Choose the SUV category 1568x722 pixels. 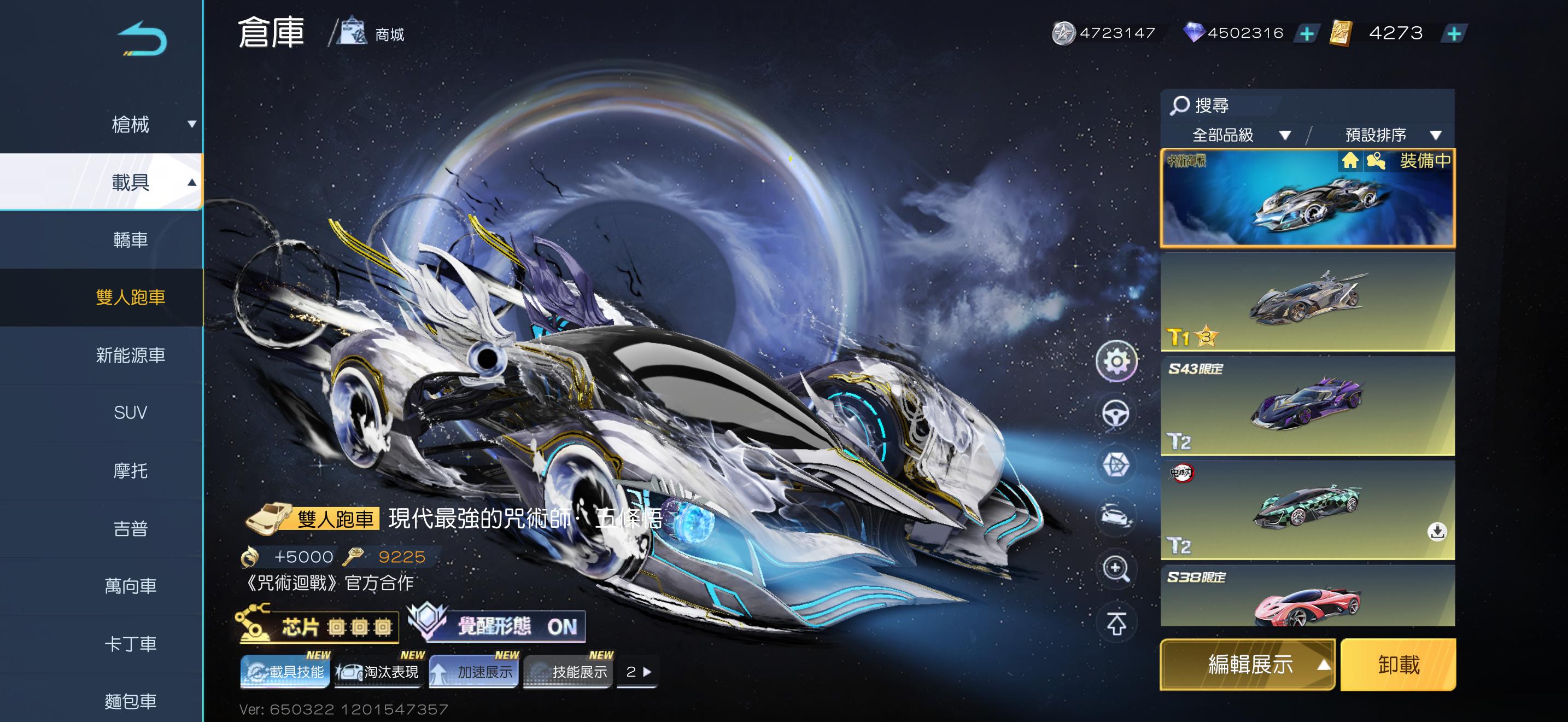[130, 413]
